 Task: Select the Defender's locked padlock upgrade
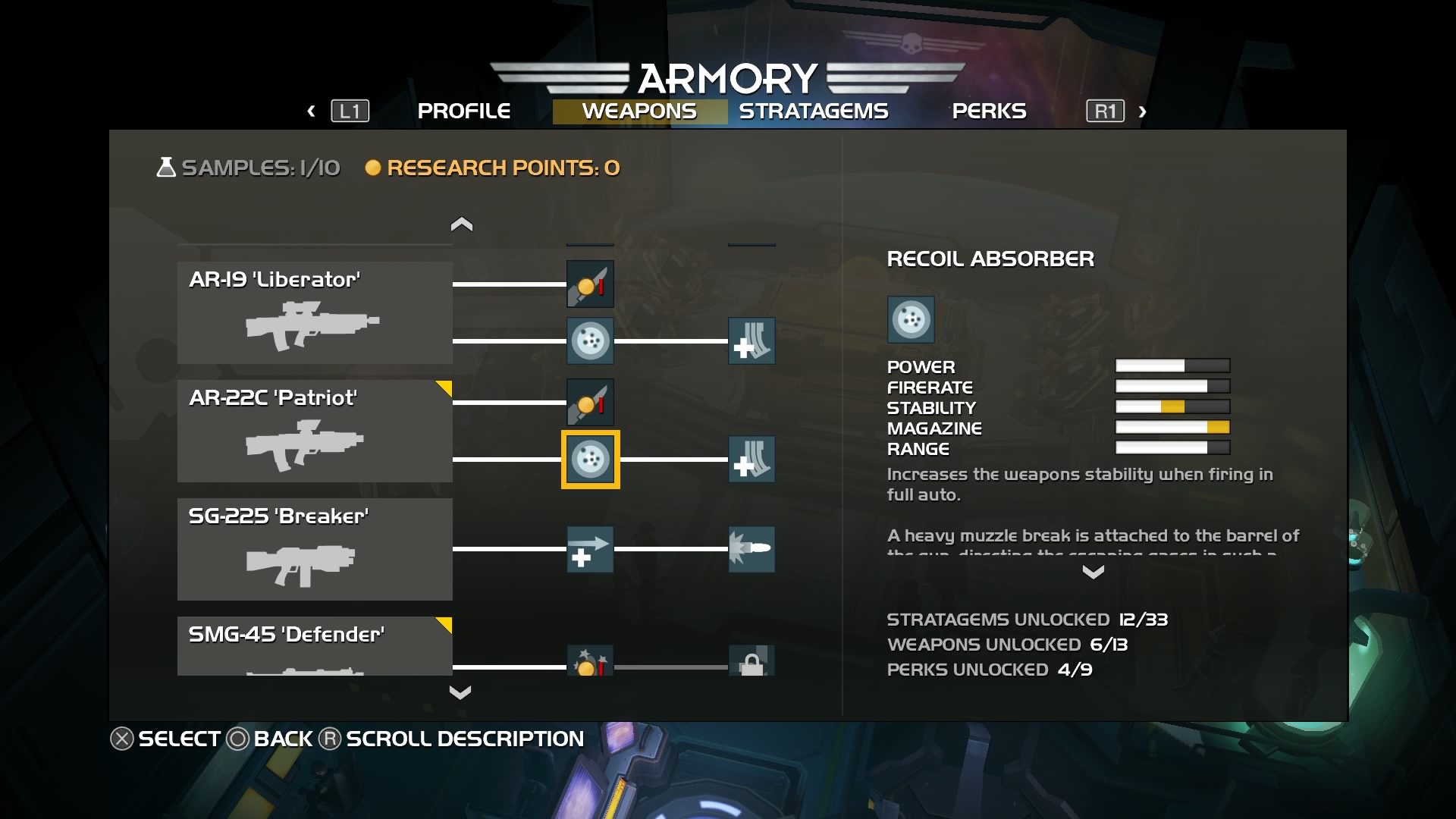coord(752,662)
